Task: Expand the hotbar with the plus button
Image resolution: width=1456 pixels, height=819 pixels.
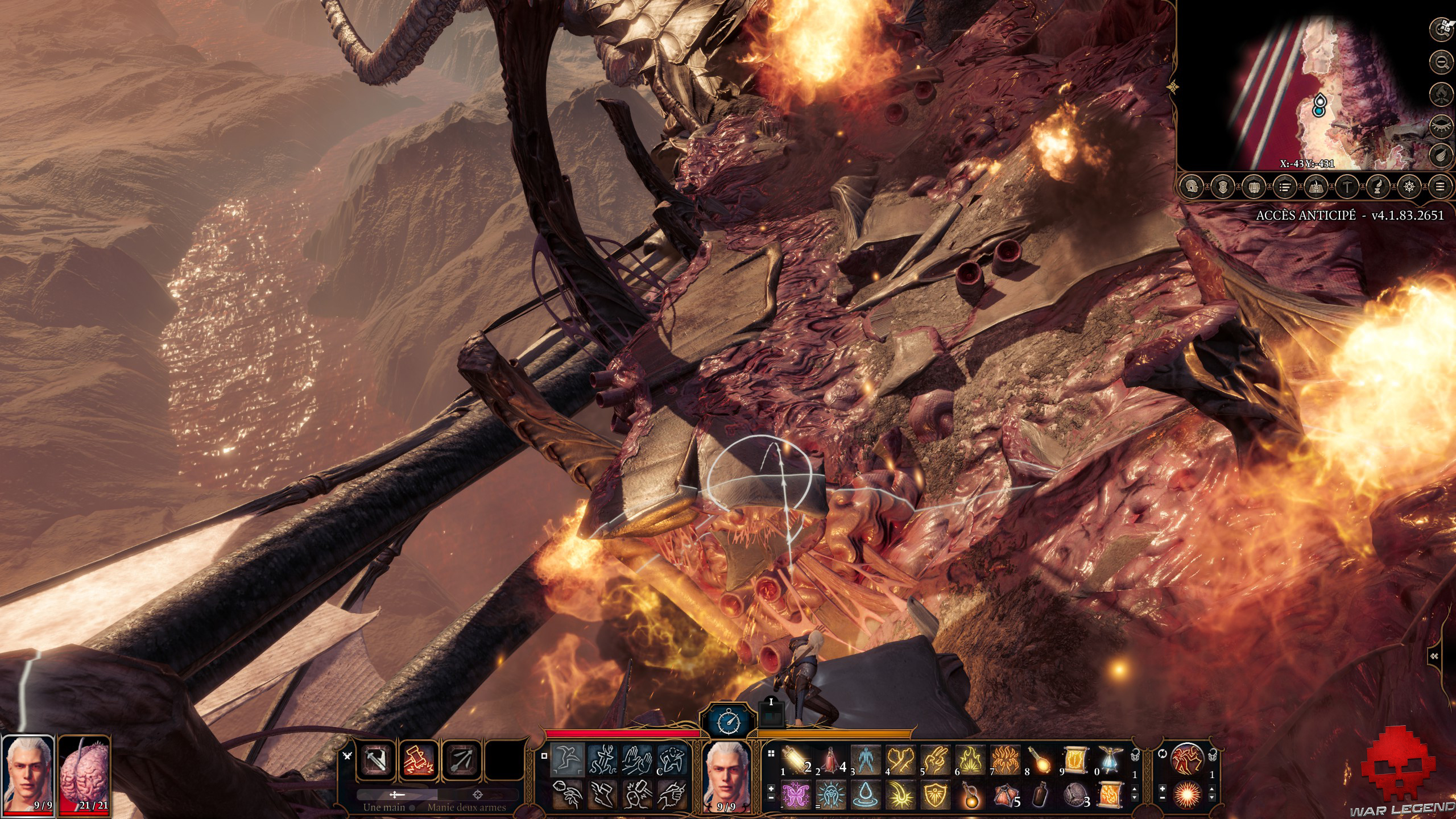Action: pos(771,789)
